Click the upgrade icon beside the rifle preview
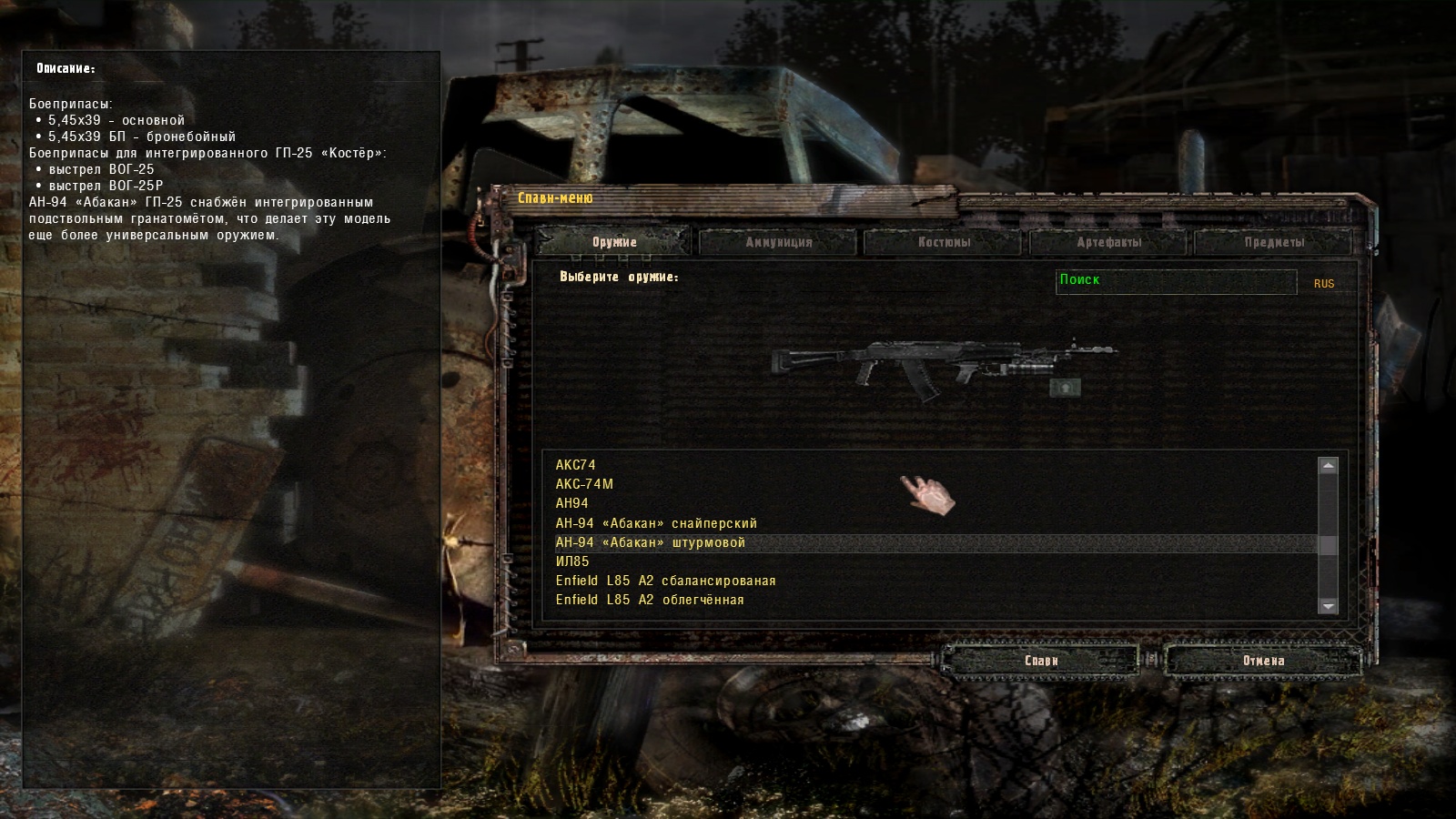Viewport: 1456px width, 819px height. click(1066, 389)
